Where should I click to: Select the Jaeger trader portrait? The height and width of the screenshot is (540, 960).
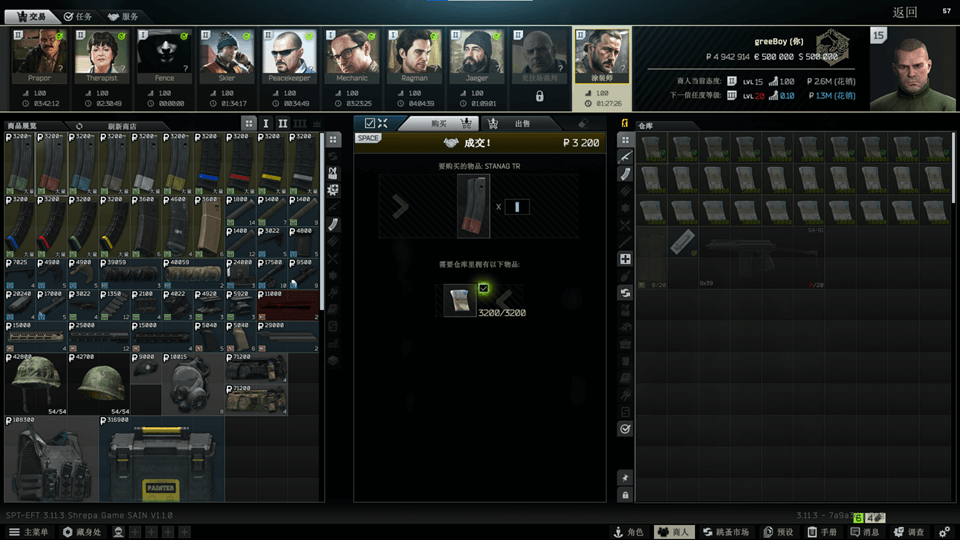click(476, 57)
